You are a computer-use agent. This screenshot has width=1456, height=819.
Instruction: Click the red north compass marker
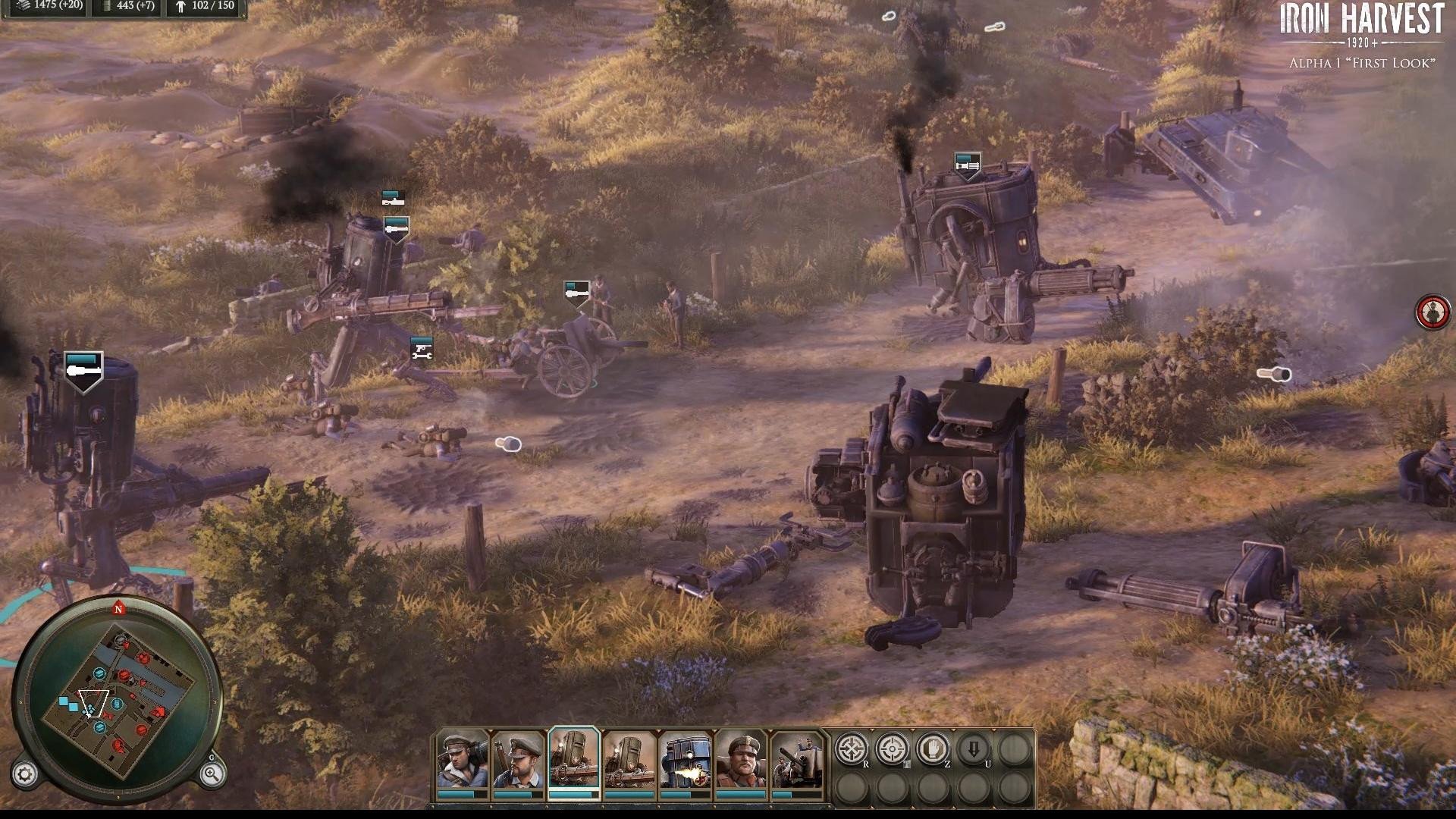[x=118, y=609]
